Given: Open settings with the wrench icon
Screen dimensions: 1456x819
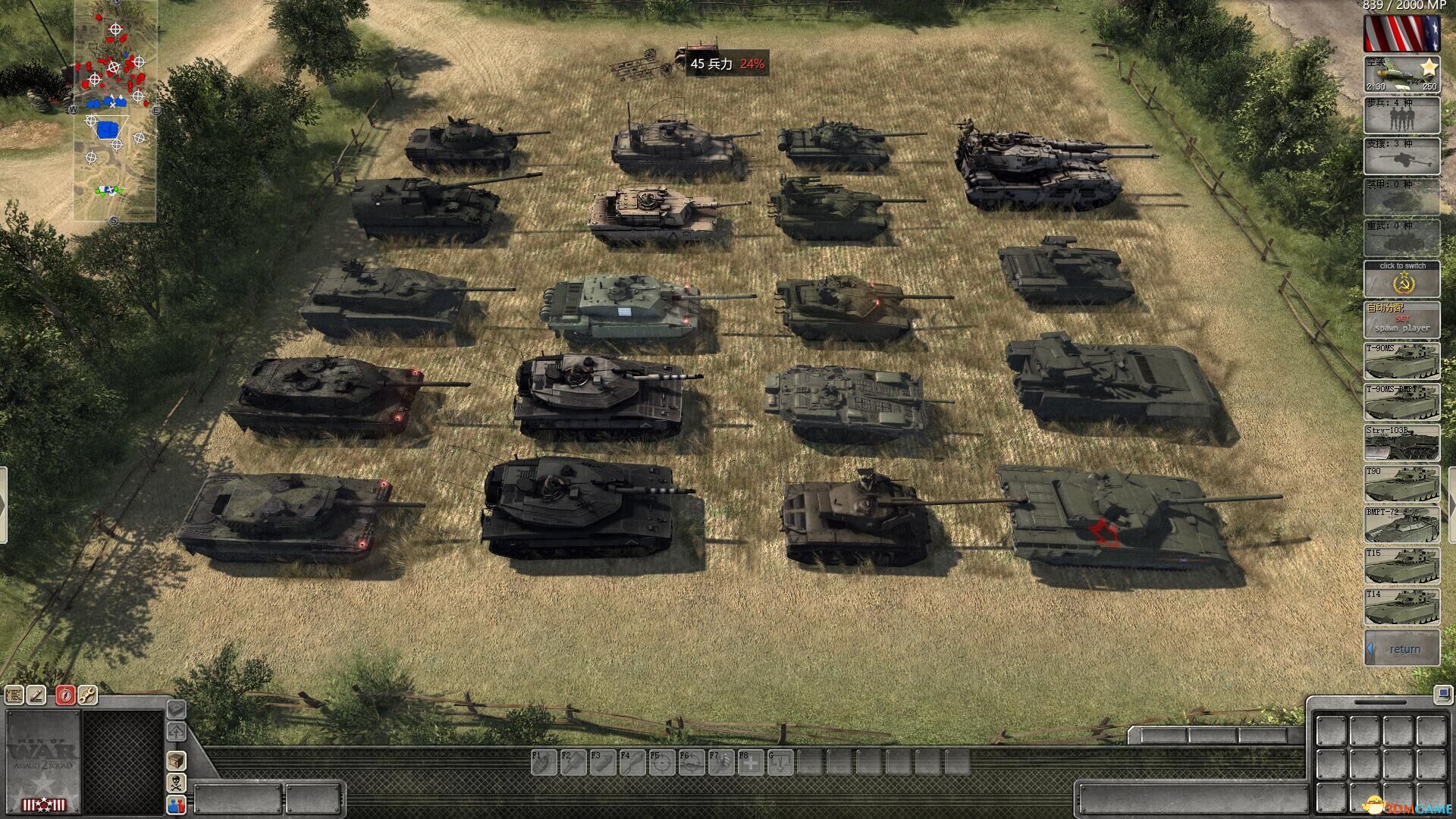Looking at the screenshot, I should pyautogui.click(x=88, y=695).
